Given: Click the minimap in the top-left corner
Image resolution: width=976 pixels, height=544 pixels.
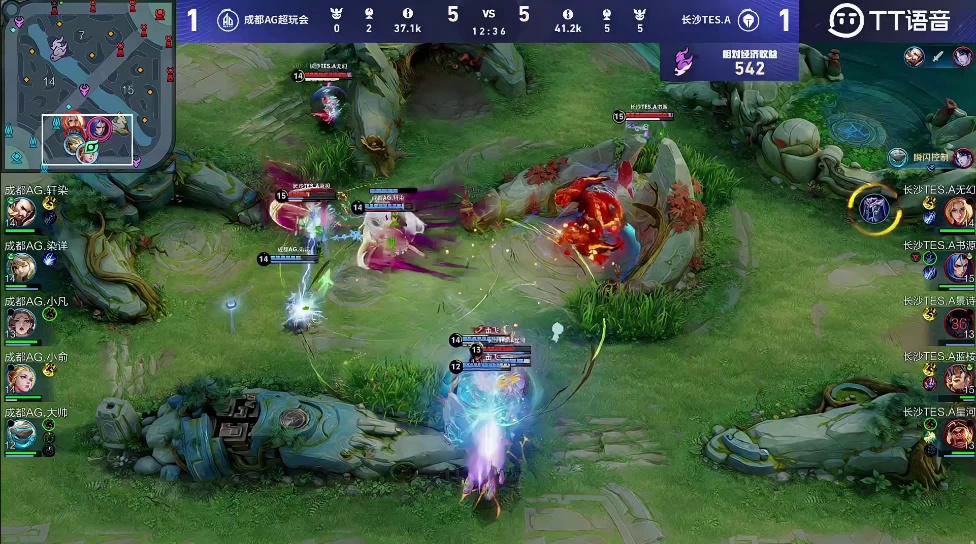Looking at the screenshot, I should (88, 86).
